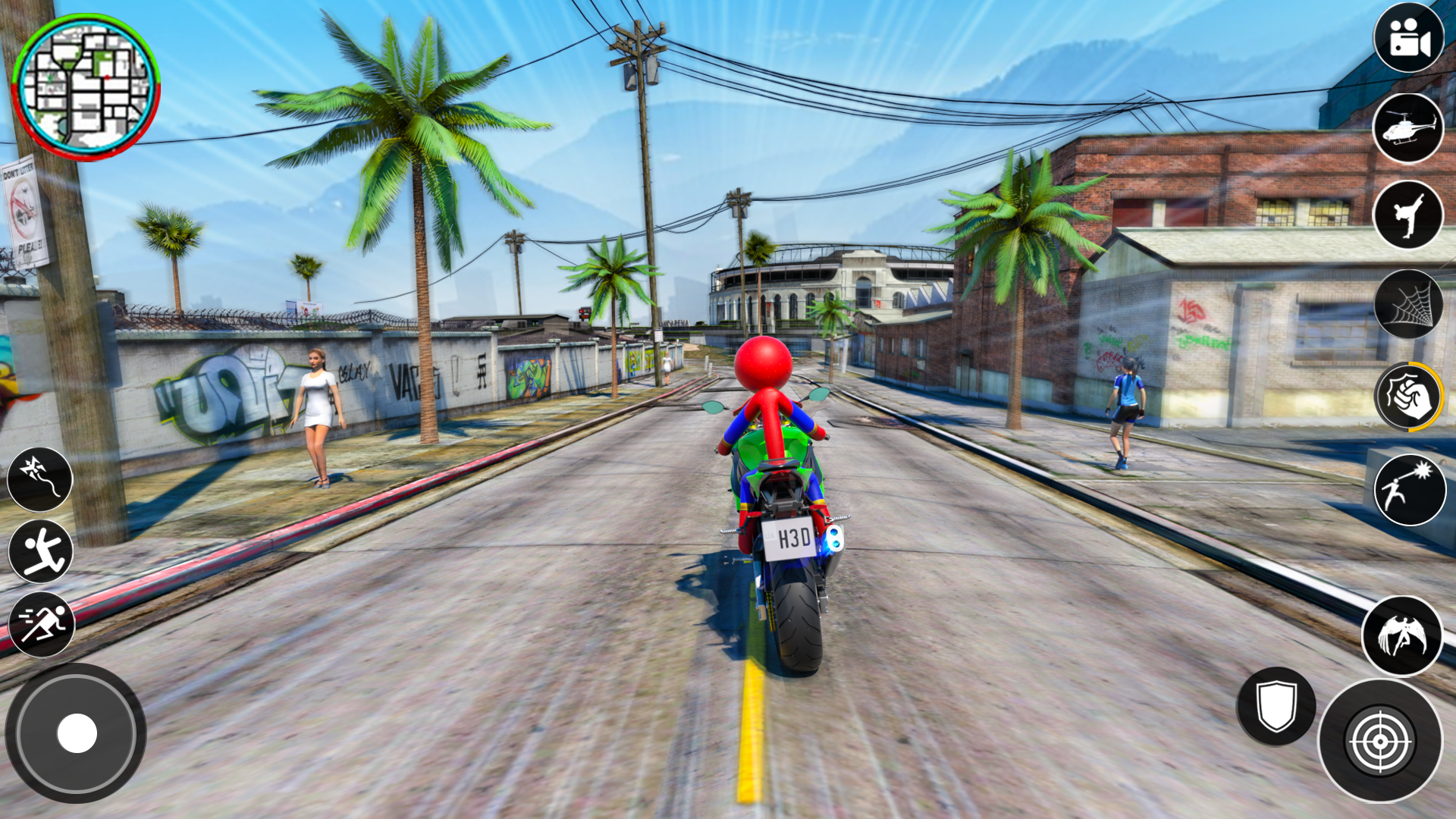Call the helicopter

[1409, 127]
